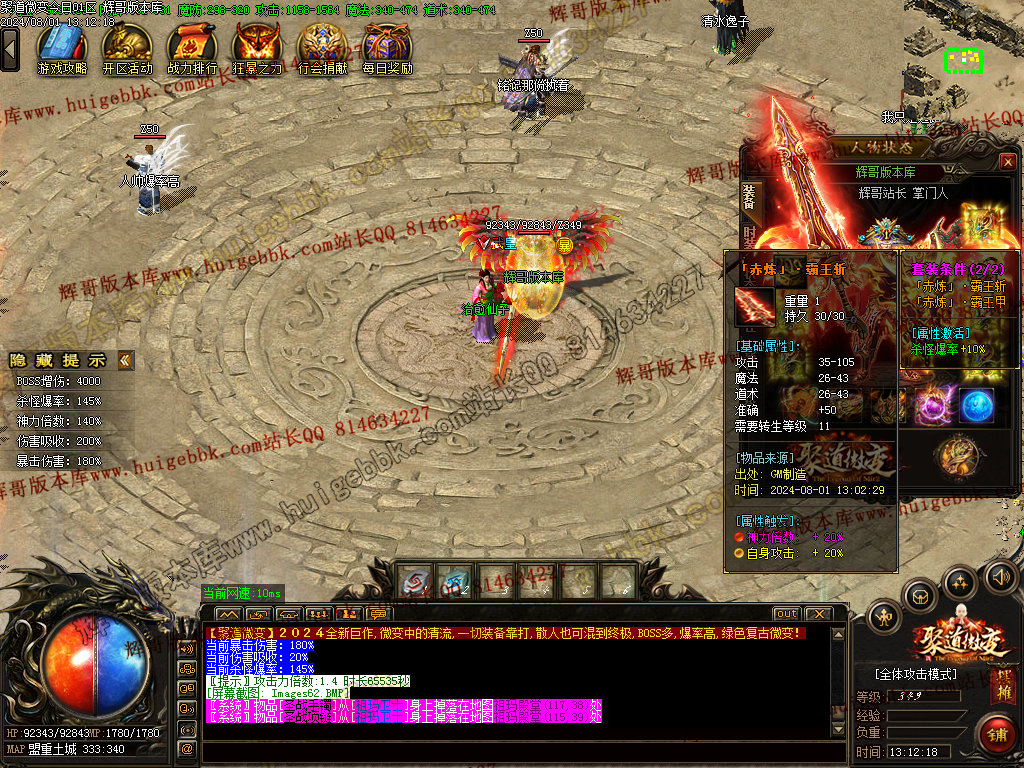Select the blue orb equipment slot

[x=977, y=406]
